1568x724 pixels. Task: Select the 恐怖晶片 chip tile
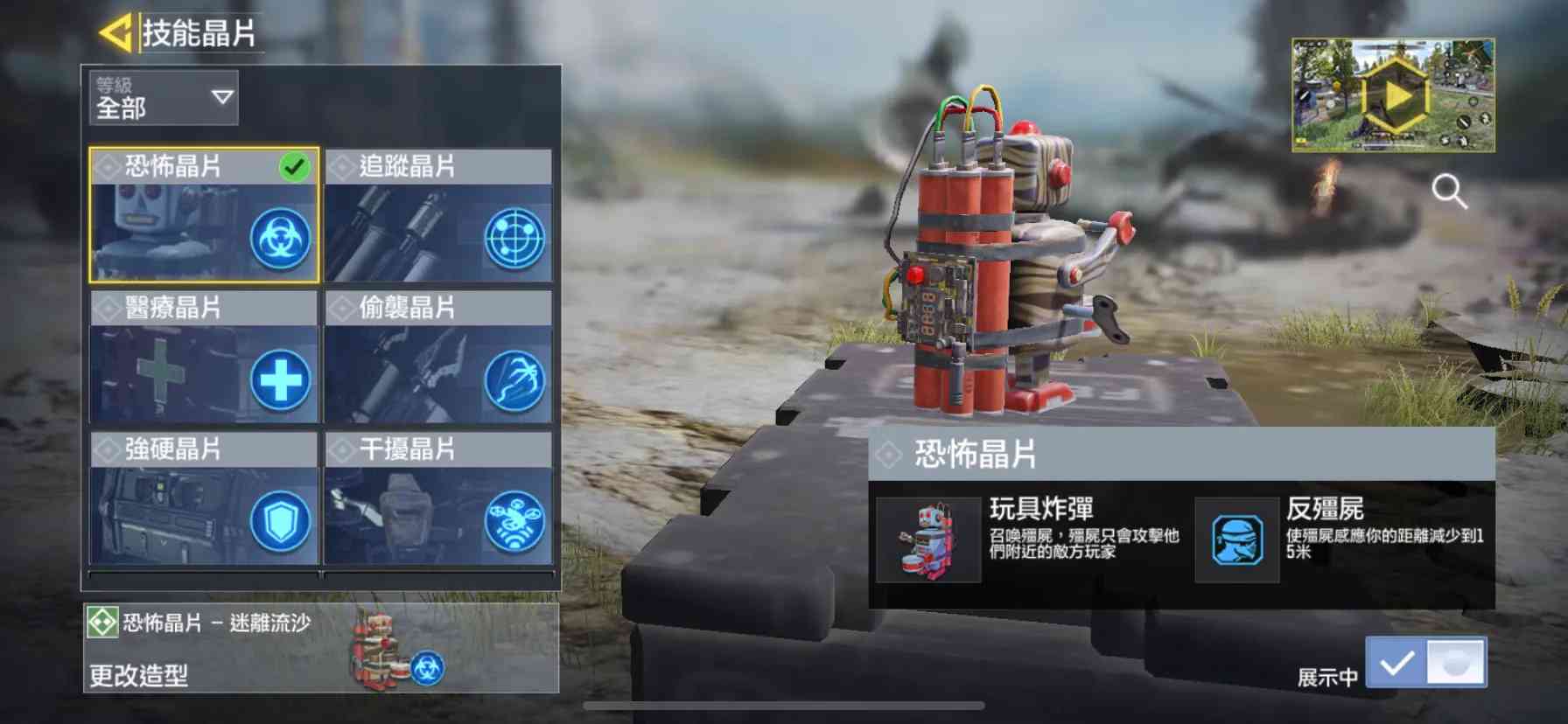(x=204, y=215)
